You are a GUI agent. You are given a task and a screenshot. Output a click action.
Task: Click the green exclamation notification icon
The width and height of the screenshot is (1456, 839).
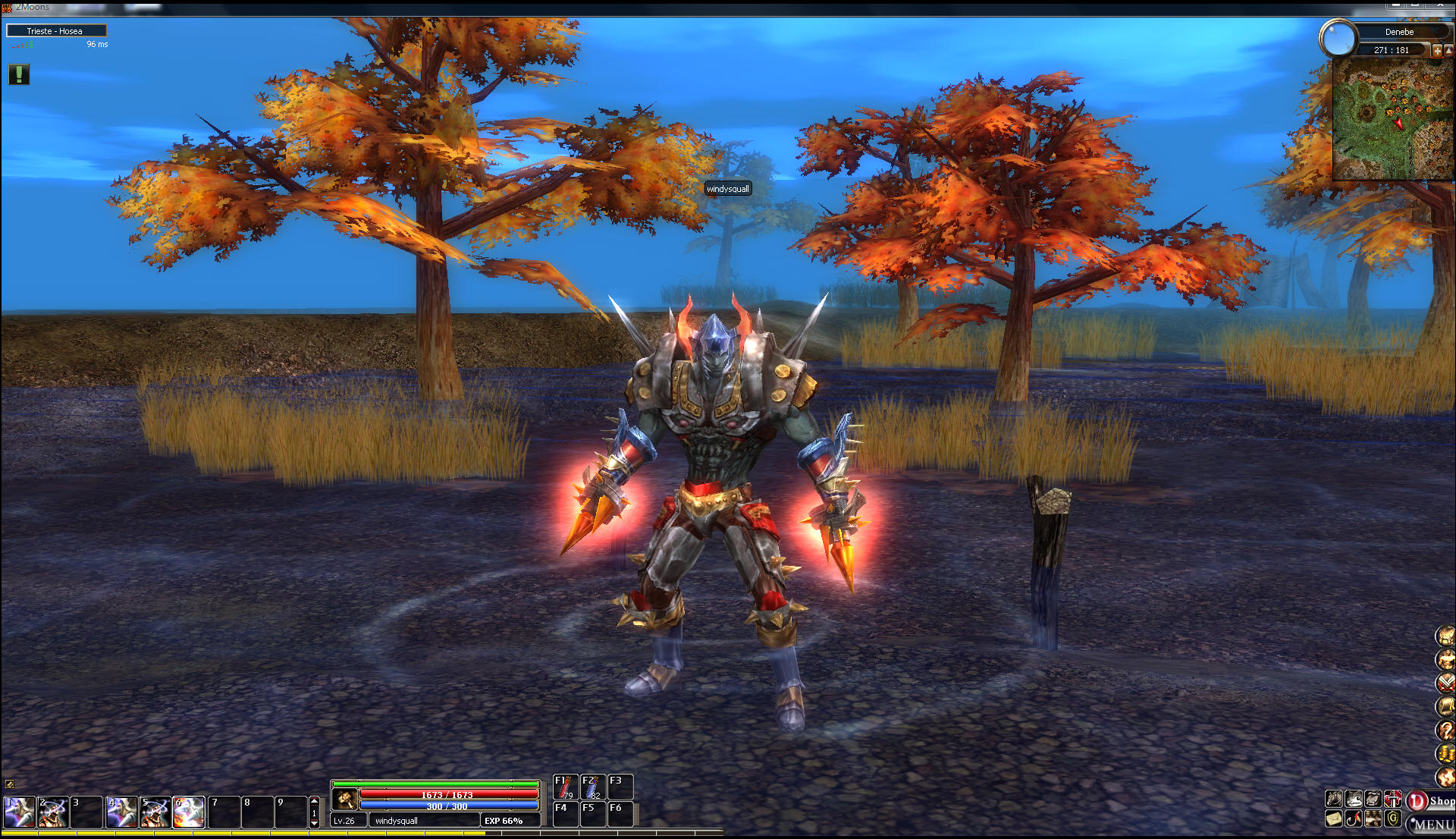(19, 74)
